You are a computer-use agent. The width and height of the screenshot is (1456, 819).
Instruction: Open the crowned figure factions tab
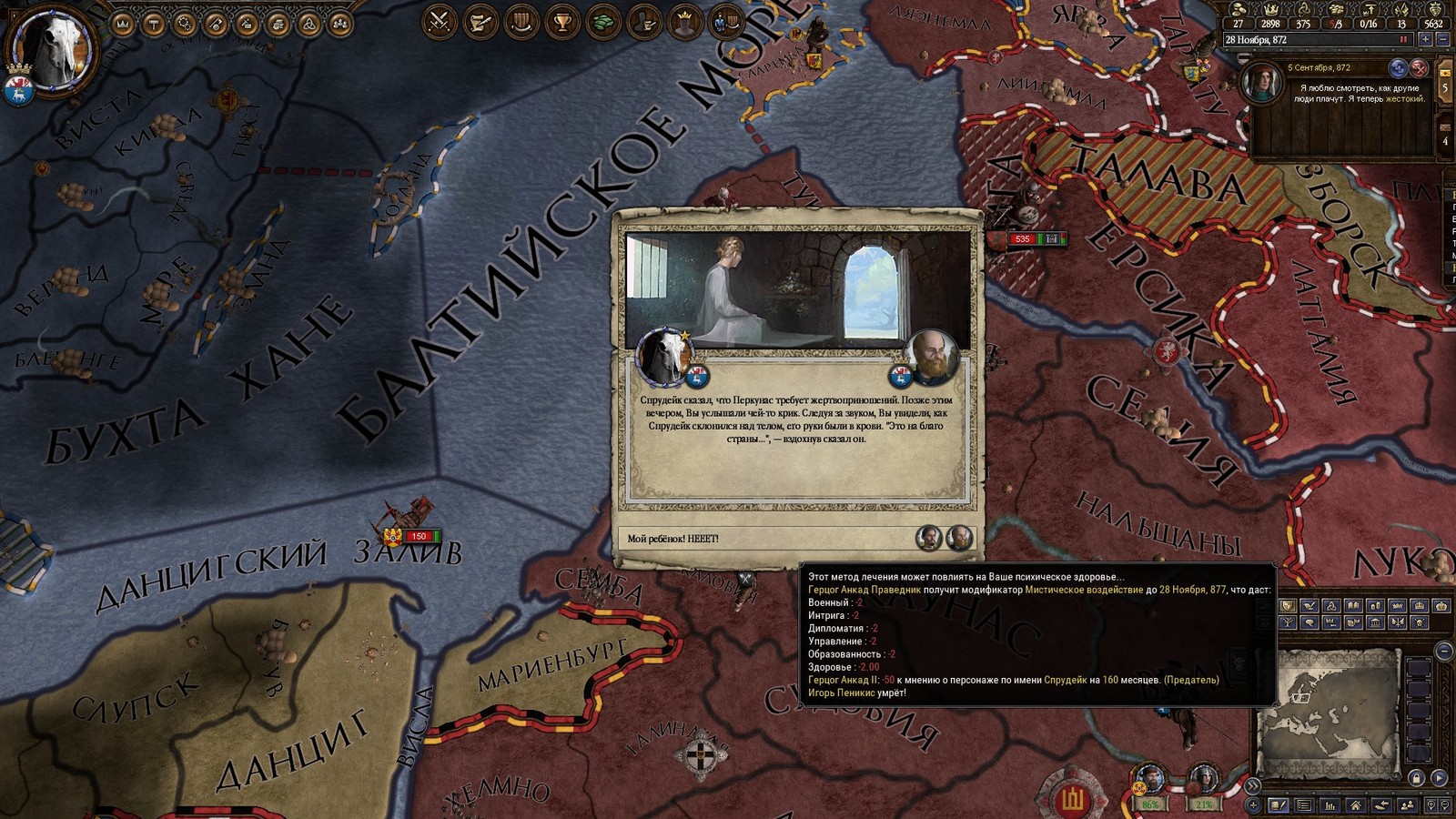coord(685,21)
